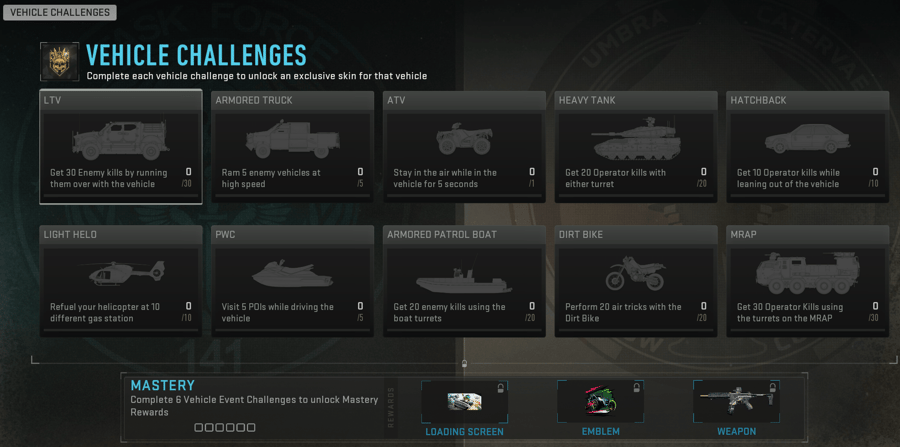
Task: Pick the Hatchback challenge card
Action: [x=808, y=147]
